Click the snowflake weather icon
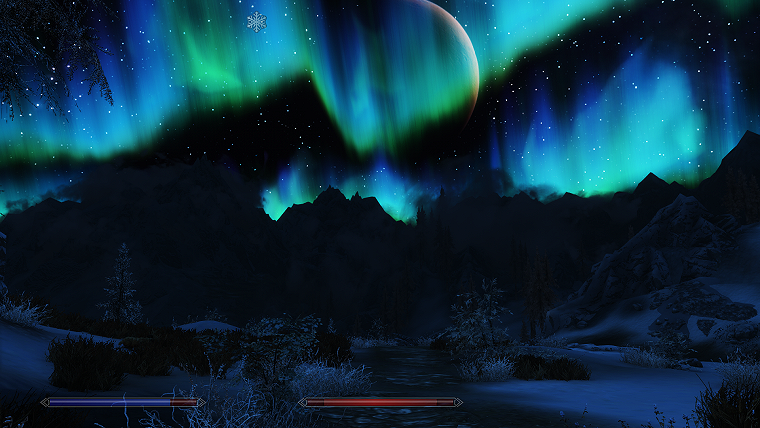 tap(257, 21)
